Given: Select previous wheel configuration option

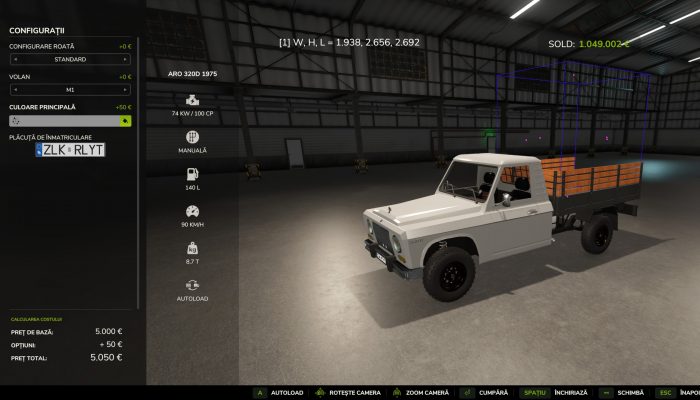Looking at the screenshot, I should coord(14,60).
